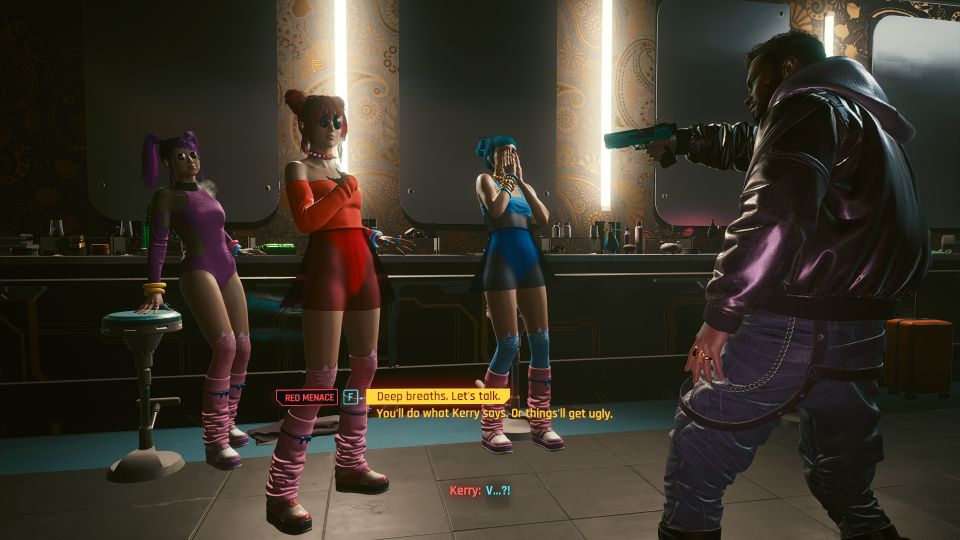The height and width of the screenshot is (540, 960).
Task: Select "You'll do what Kerry says" dialogue option
Action: [x=494, y=413]
